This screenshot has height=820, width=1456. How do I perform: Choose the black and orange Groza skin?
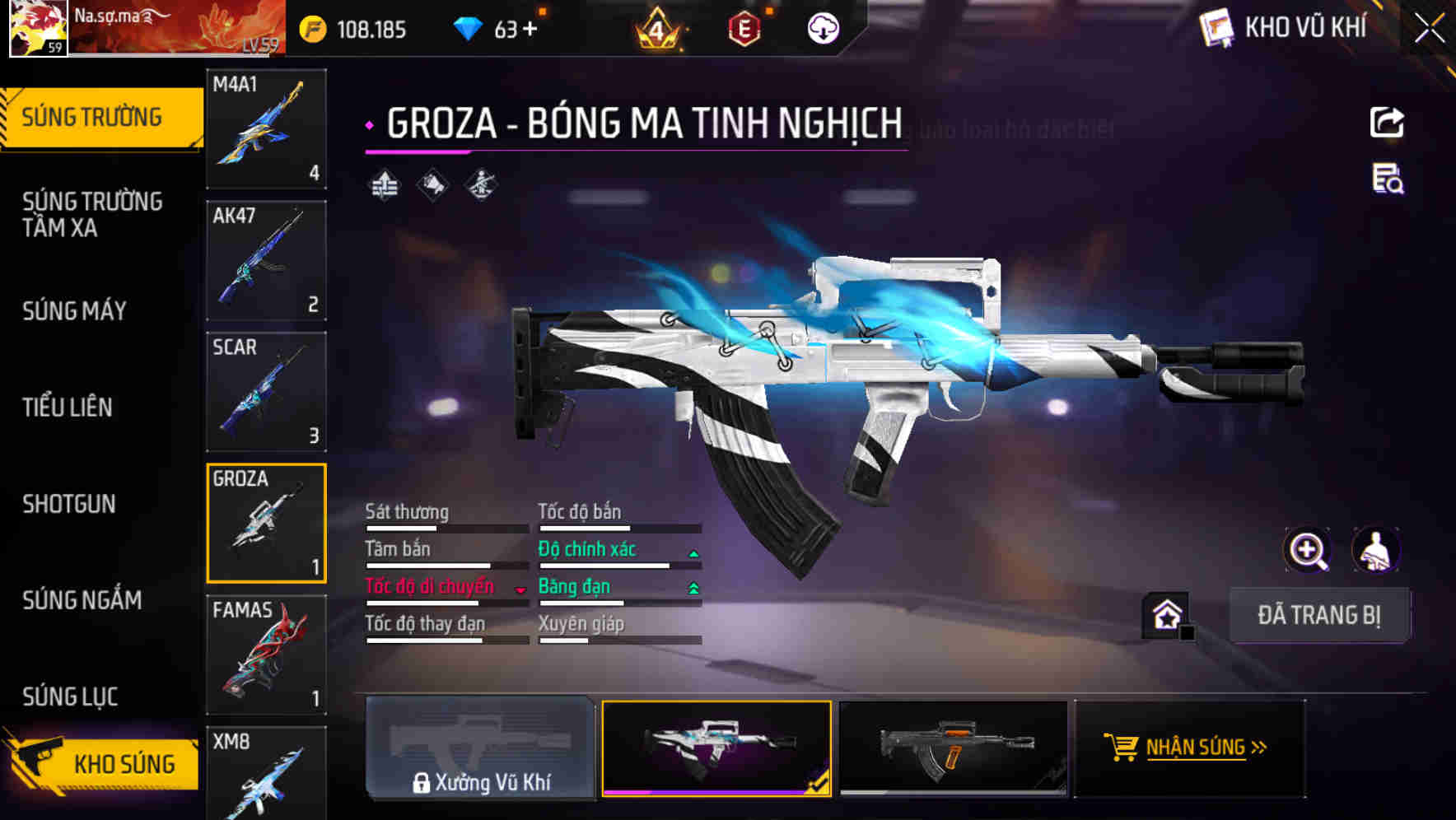tap(953, 748)
